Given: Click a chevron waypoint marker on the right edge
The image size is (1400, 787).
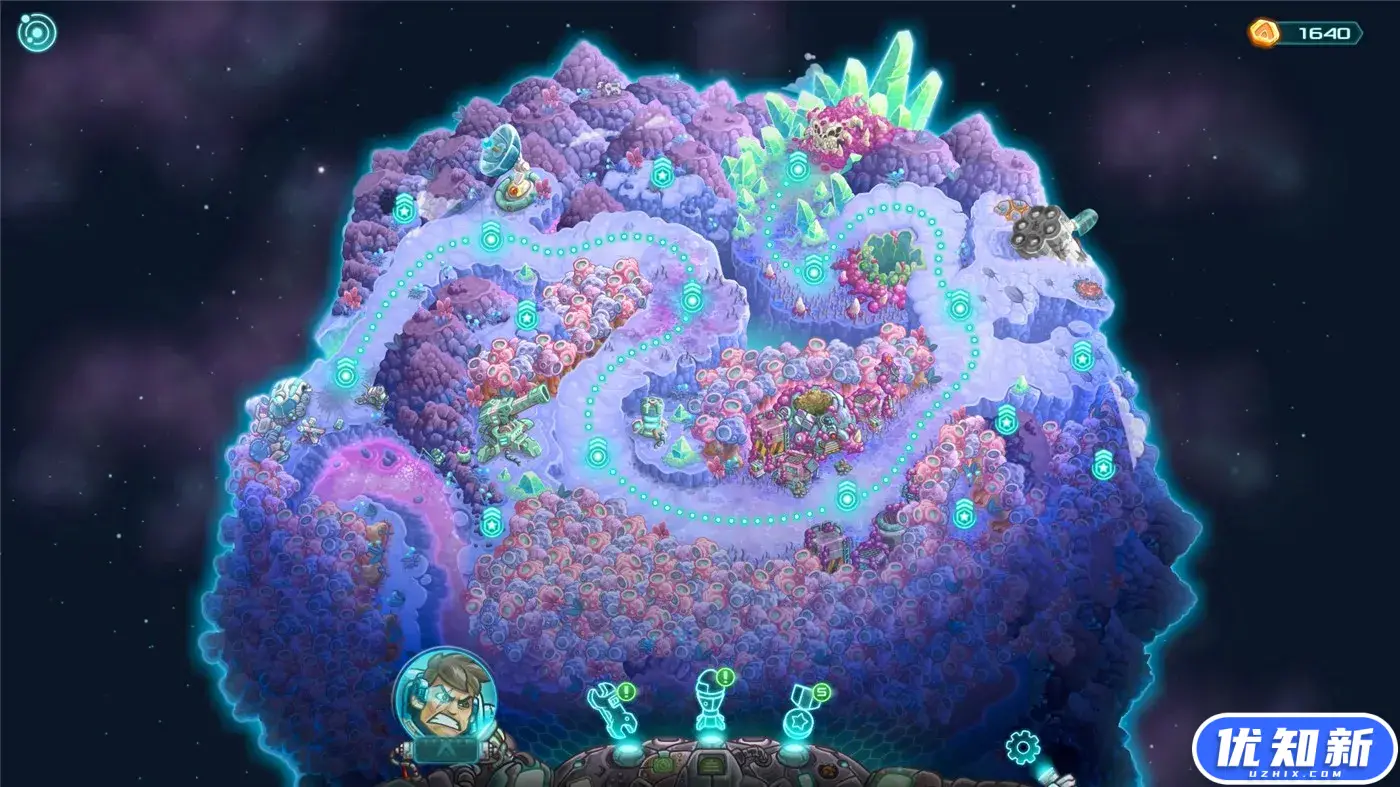Looking at the screenshot, I should (x=1104, y=463).
